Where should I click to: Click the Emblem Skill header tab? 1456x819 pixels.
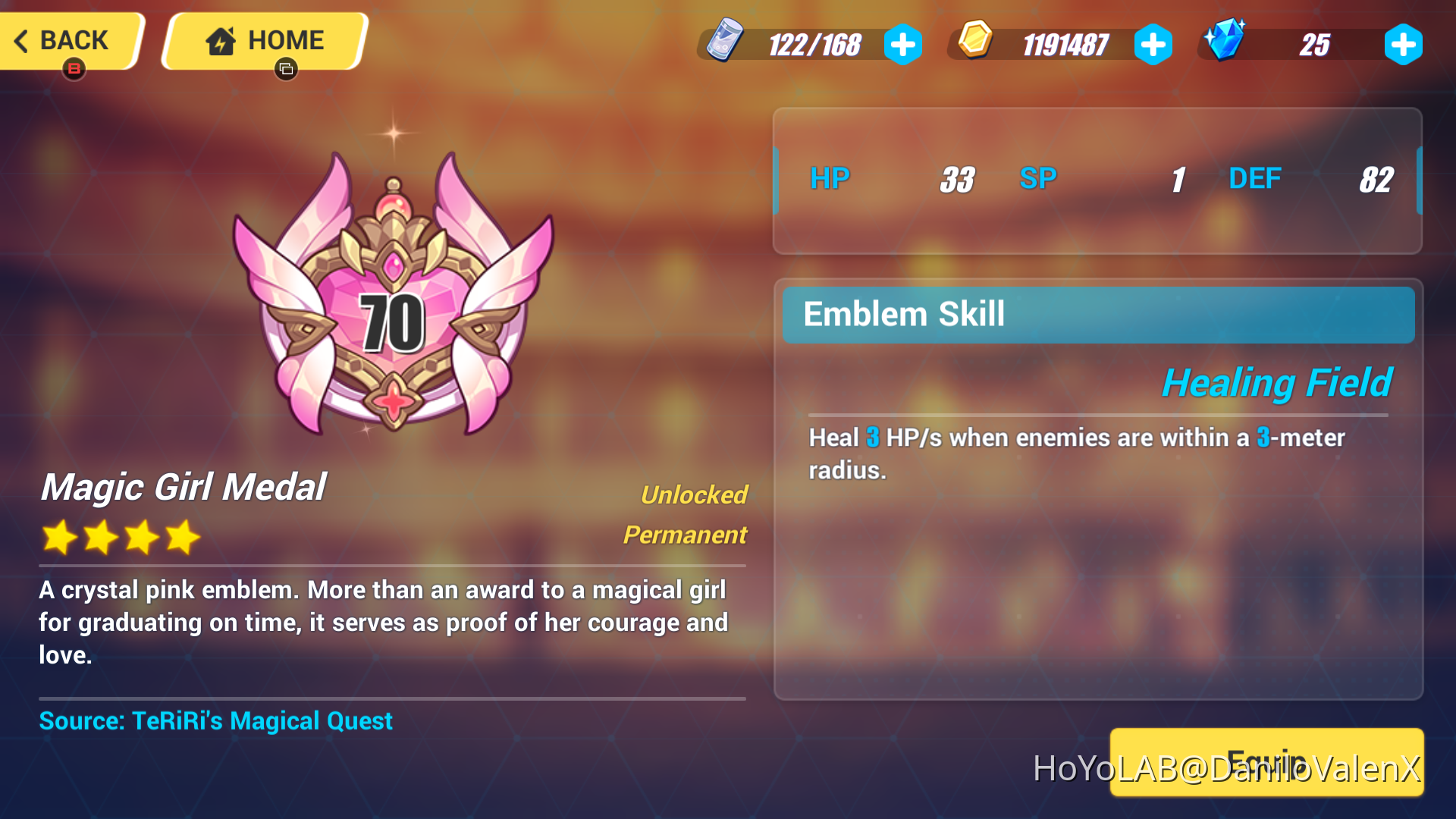(x=904, y=314)
